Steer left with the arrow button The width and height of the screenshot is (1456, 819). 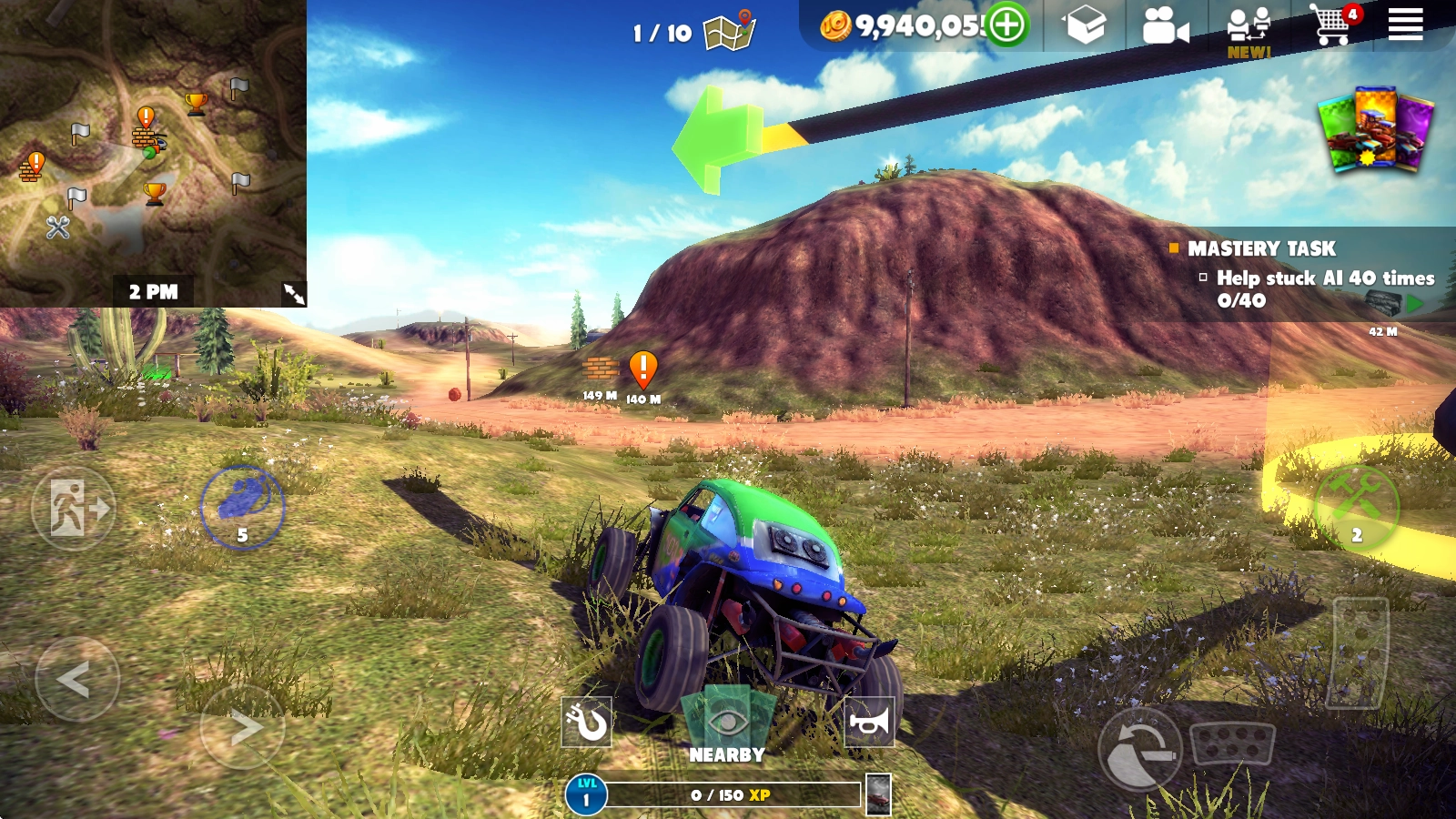click(x=76, y=679)
